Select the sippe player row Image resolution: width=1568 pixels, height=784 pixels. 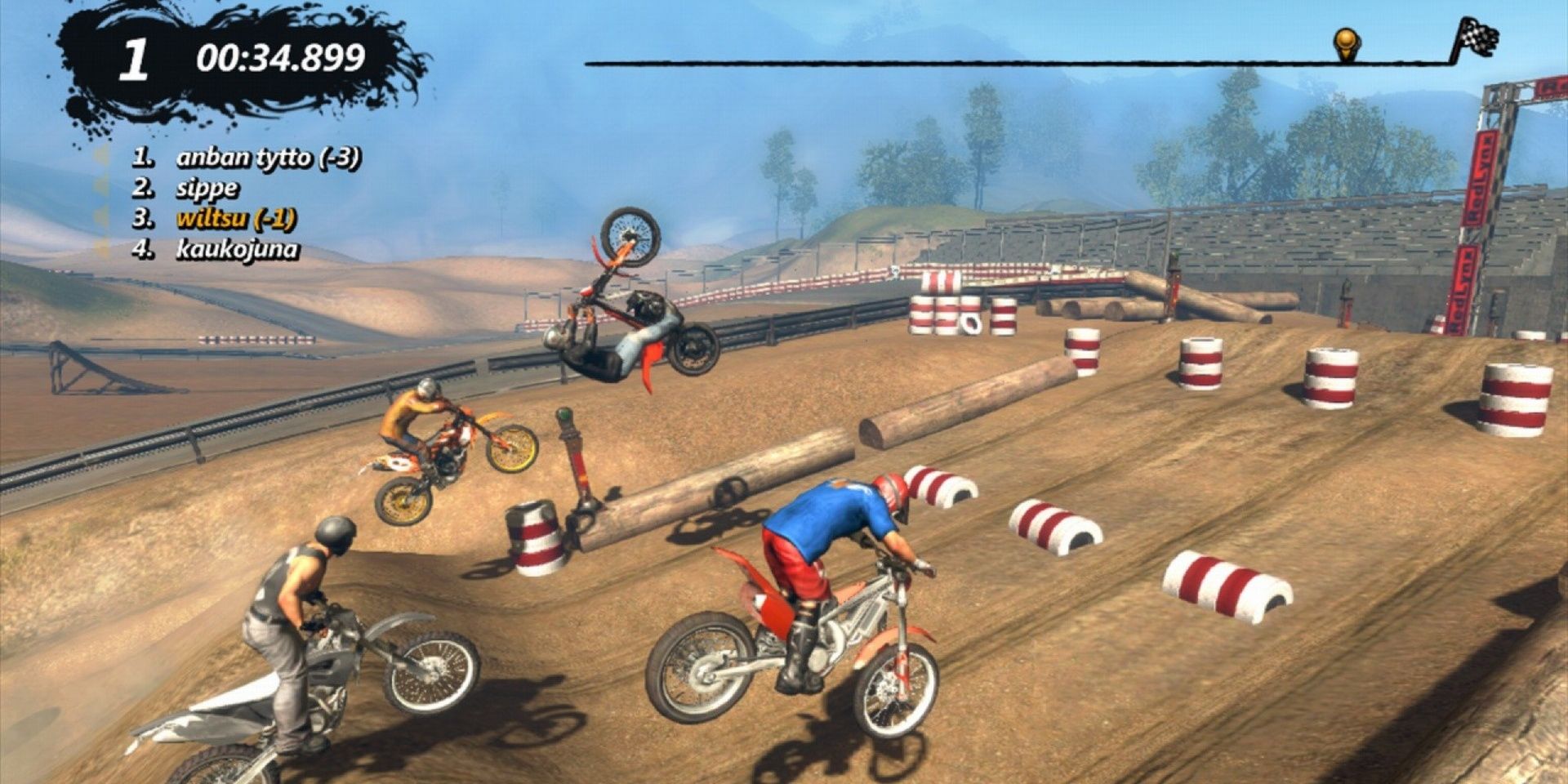pyautogui.click(x=207, y=188)
